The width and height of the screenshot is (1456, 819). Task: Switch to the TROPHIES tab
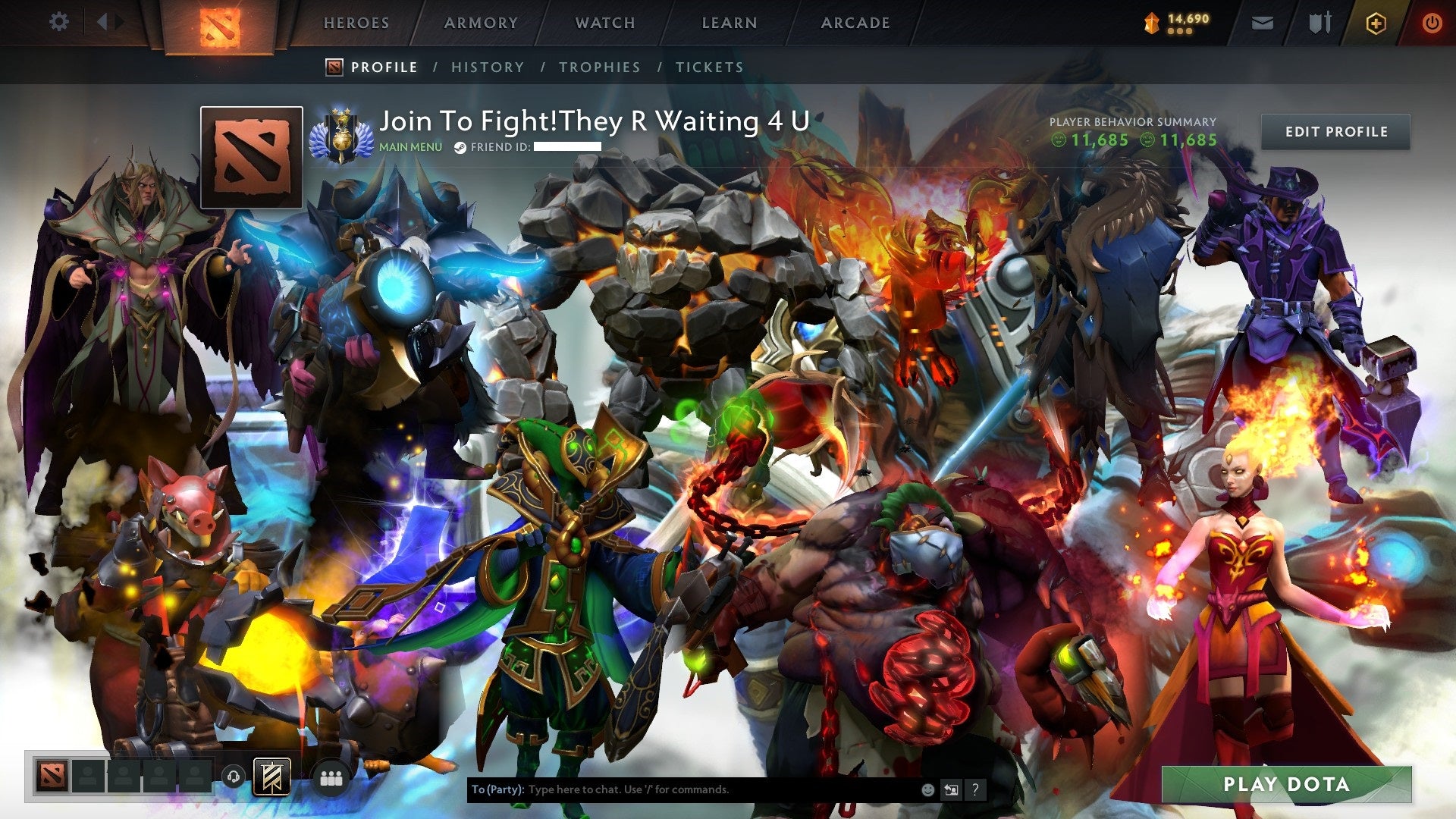pos(599,67)
